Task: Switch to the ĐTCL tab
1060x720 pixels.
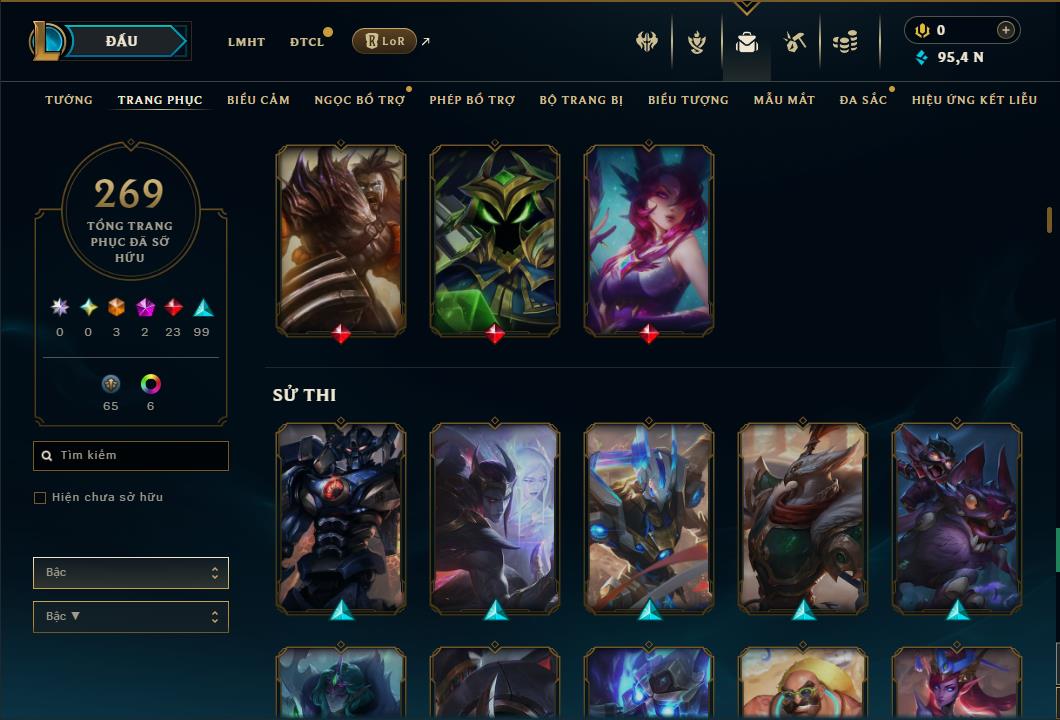Action: (x=307, y=42)
